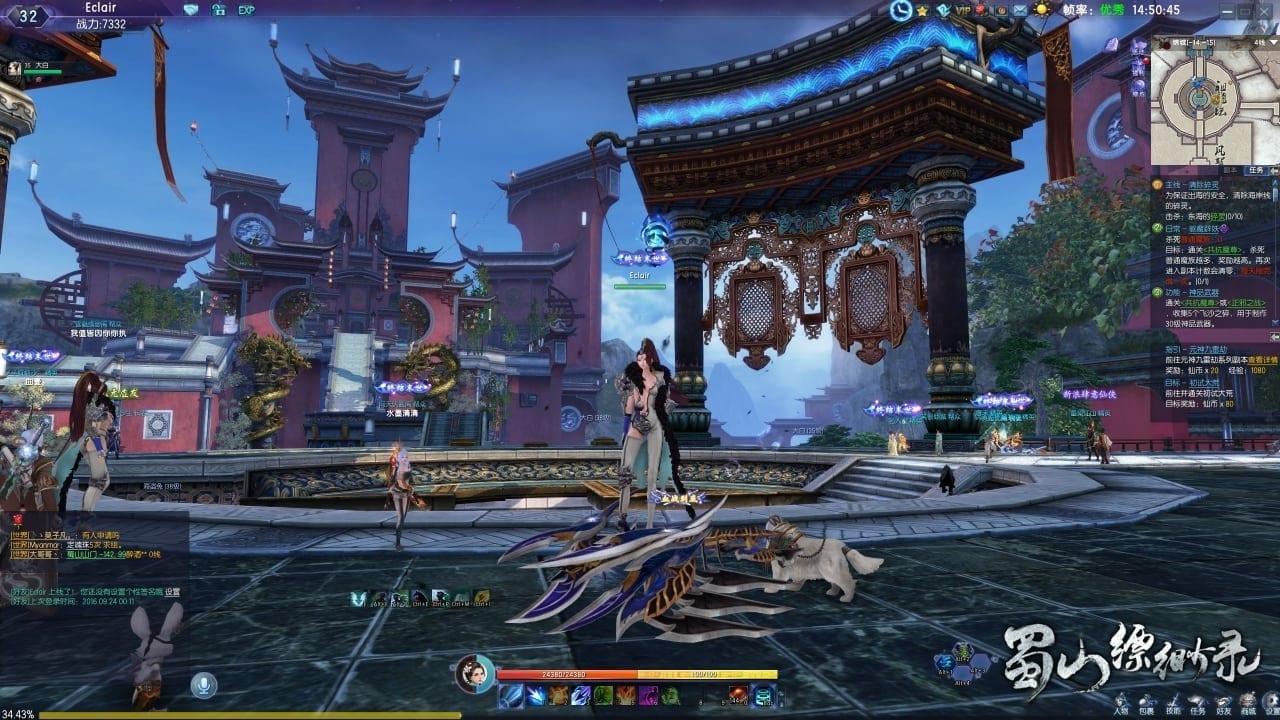Use the orange flame skill on hotbar
1280x720 pixels.
627,695
